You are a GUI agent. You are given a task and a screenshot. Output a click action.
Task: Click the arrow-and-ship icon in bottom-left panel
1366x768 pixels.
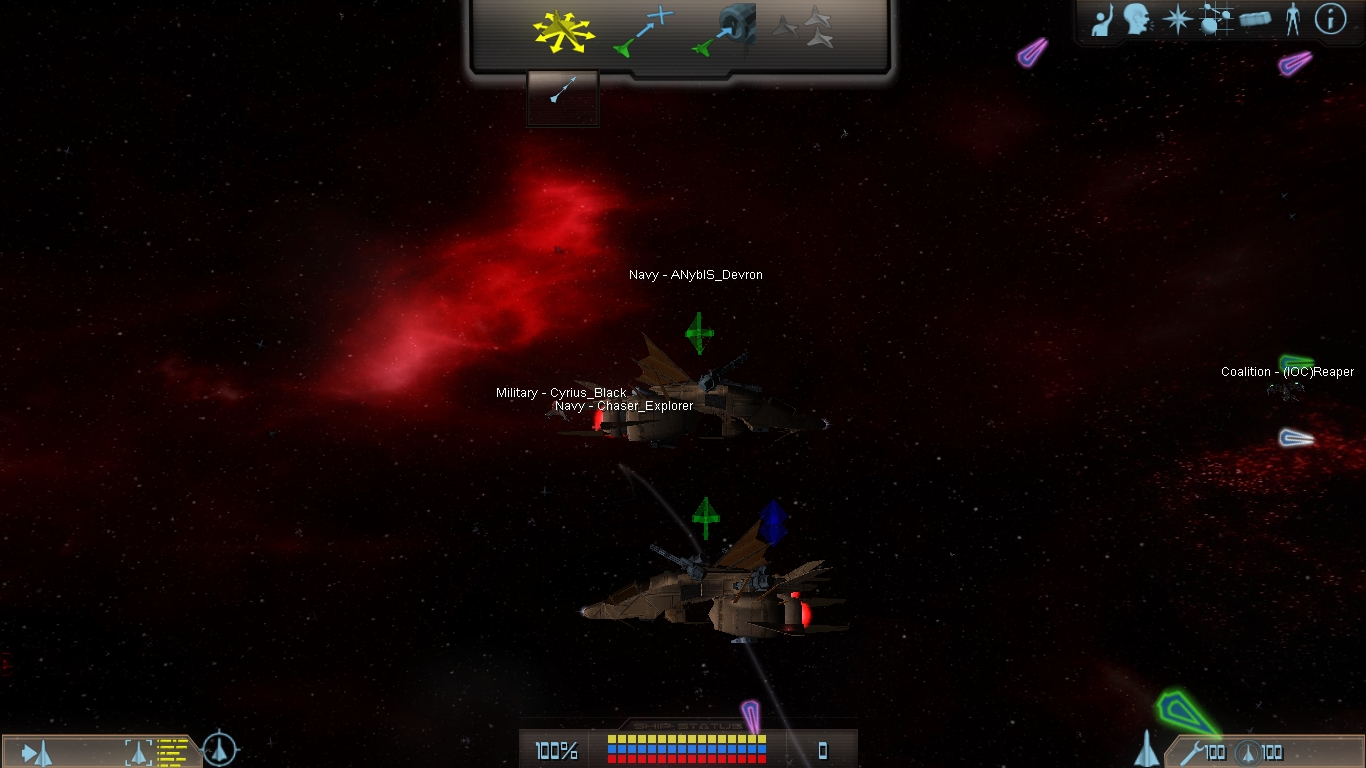tap(37, 752)
